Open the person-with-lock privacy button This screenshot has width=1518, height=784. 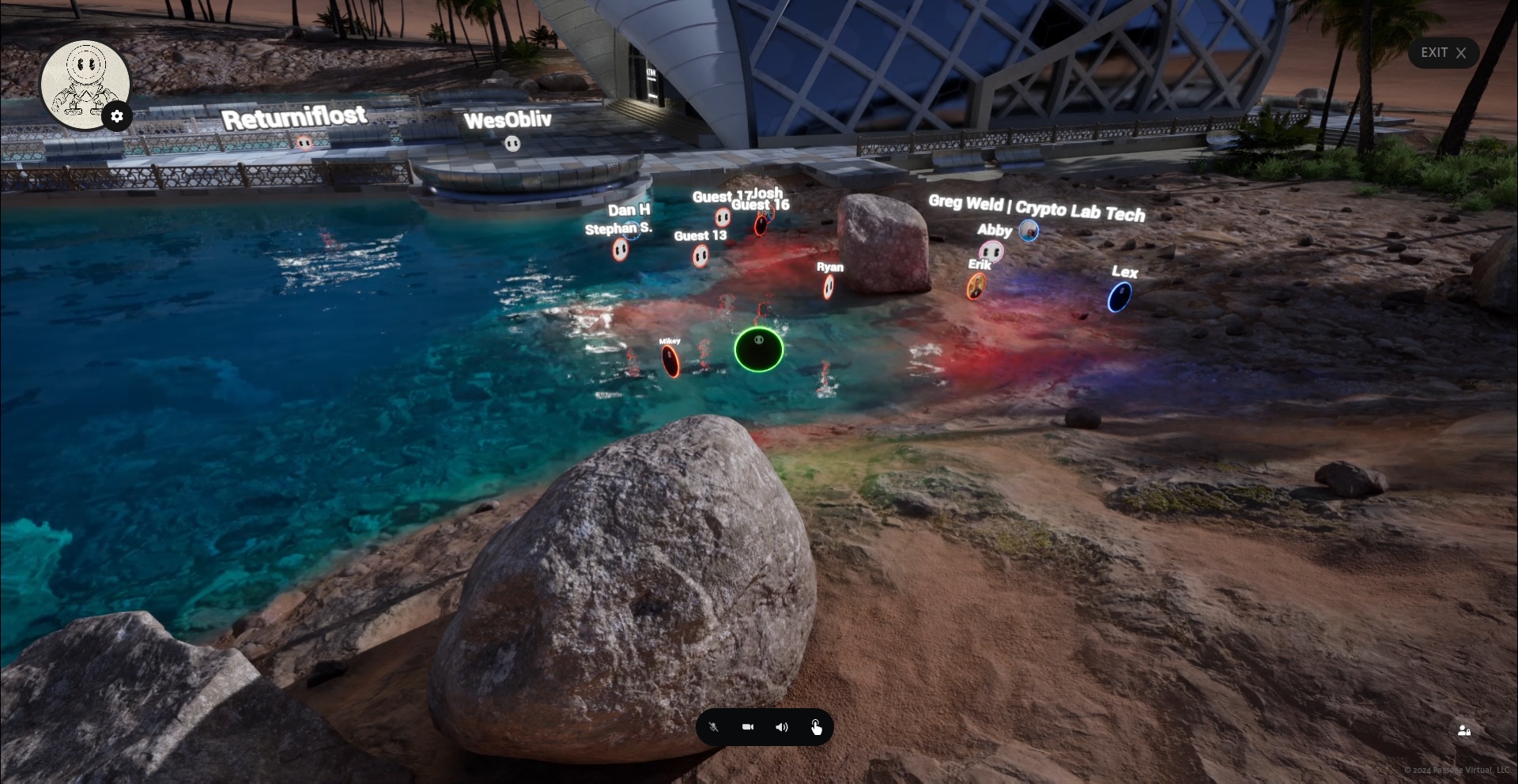click(1463, 731)
